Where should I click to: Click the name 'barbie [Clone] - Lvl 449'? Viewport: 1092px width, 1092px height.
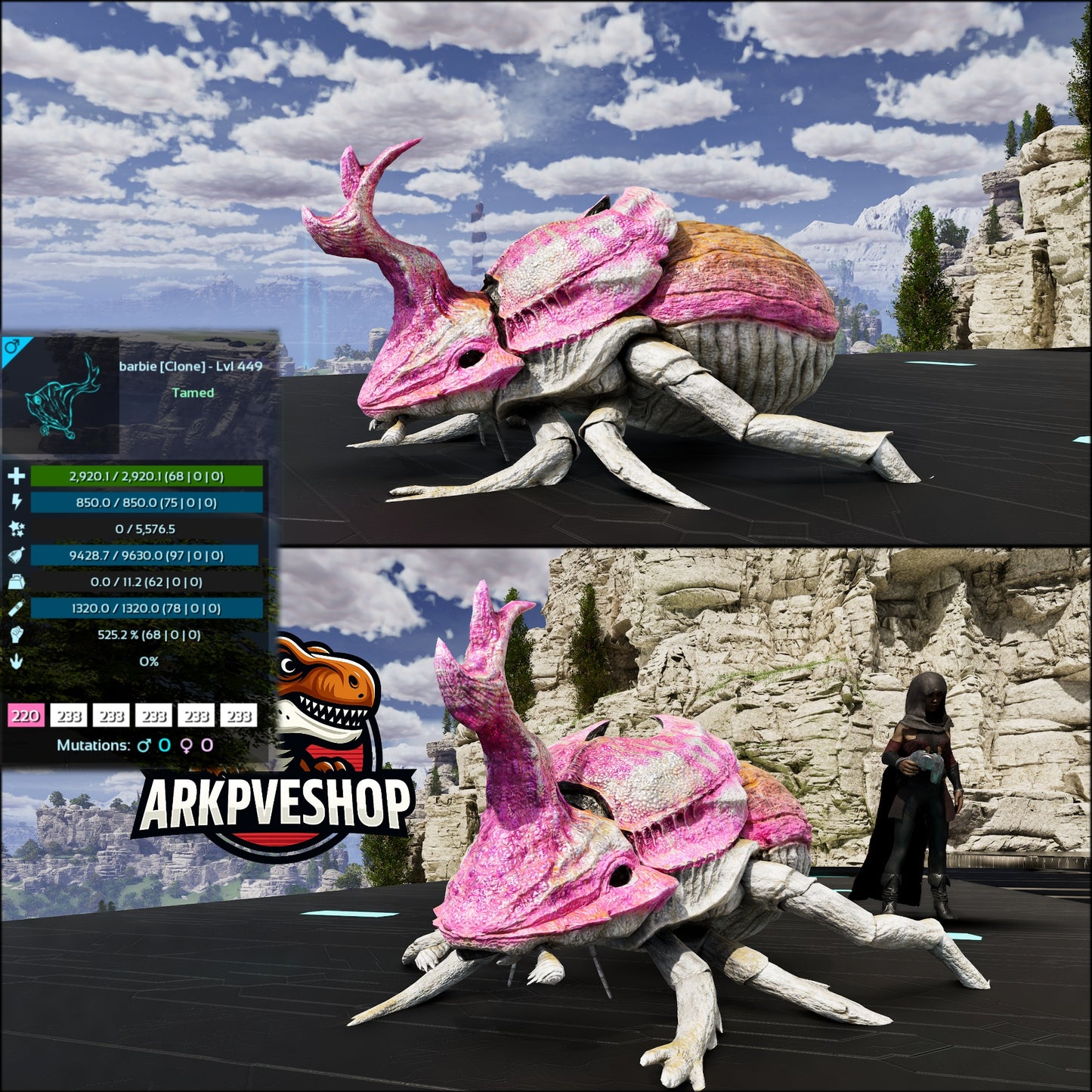point(191,367)
